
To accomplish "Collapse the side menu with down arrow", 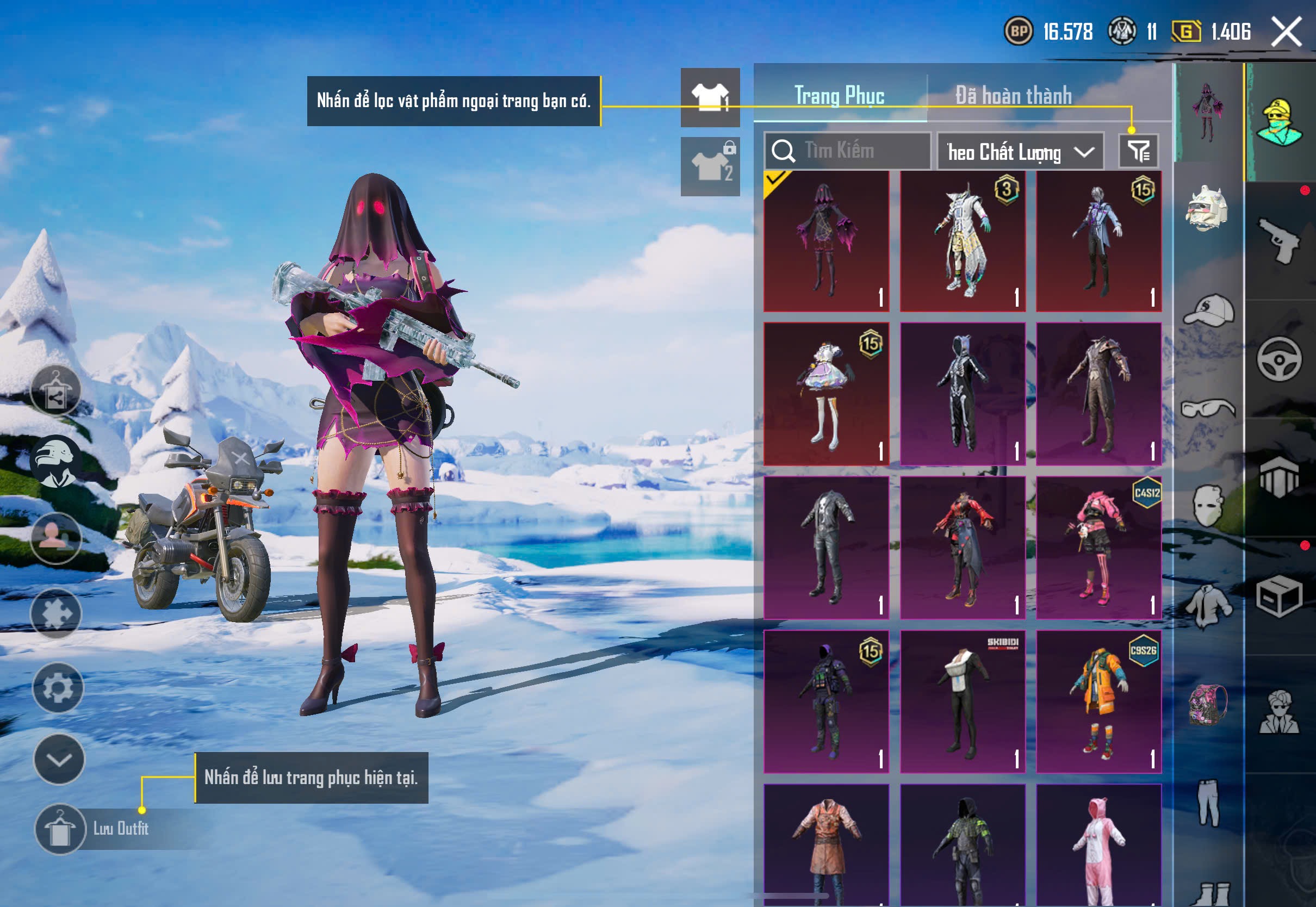I will tap(59, 759).
